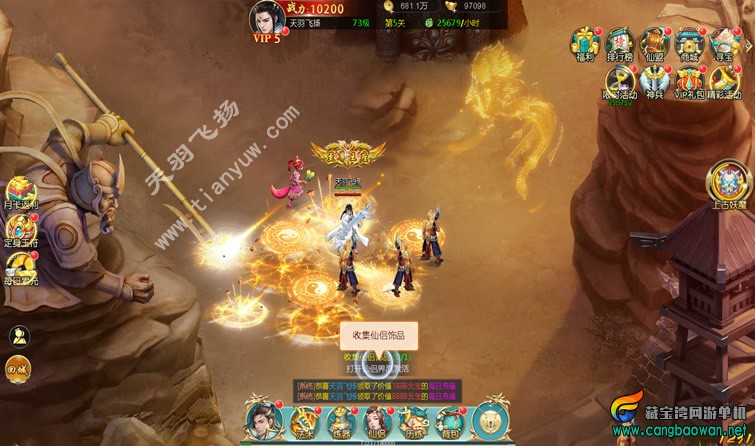Open the 仙盟 guild menu

pyautogui.click(x=654, y=44)
